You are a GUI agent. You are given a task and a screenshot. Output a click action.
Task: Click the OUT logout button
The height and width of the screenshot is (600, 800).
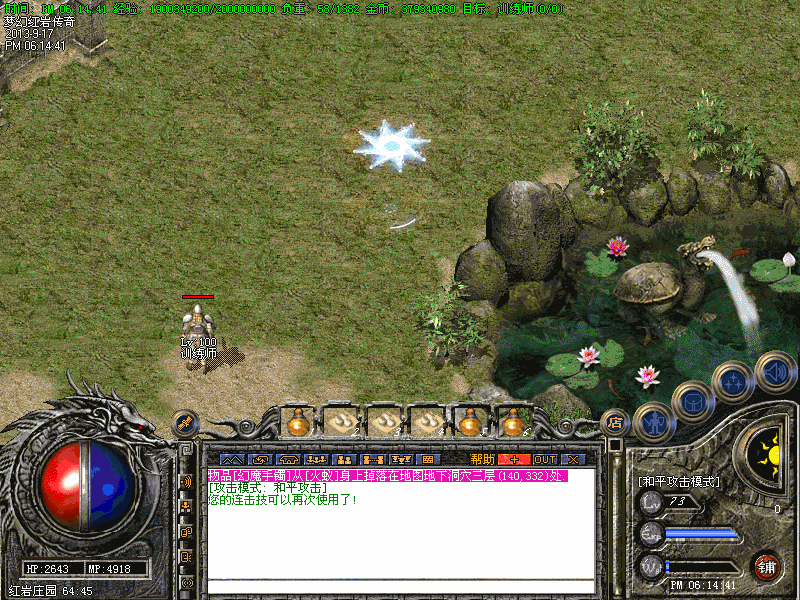(544, 459)
